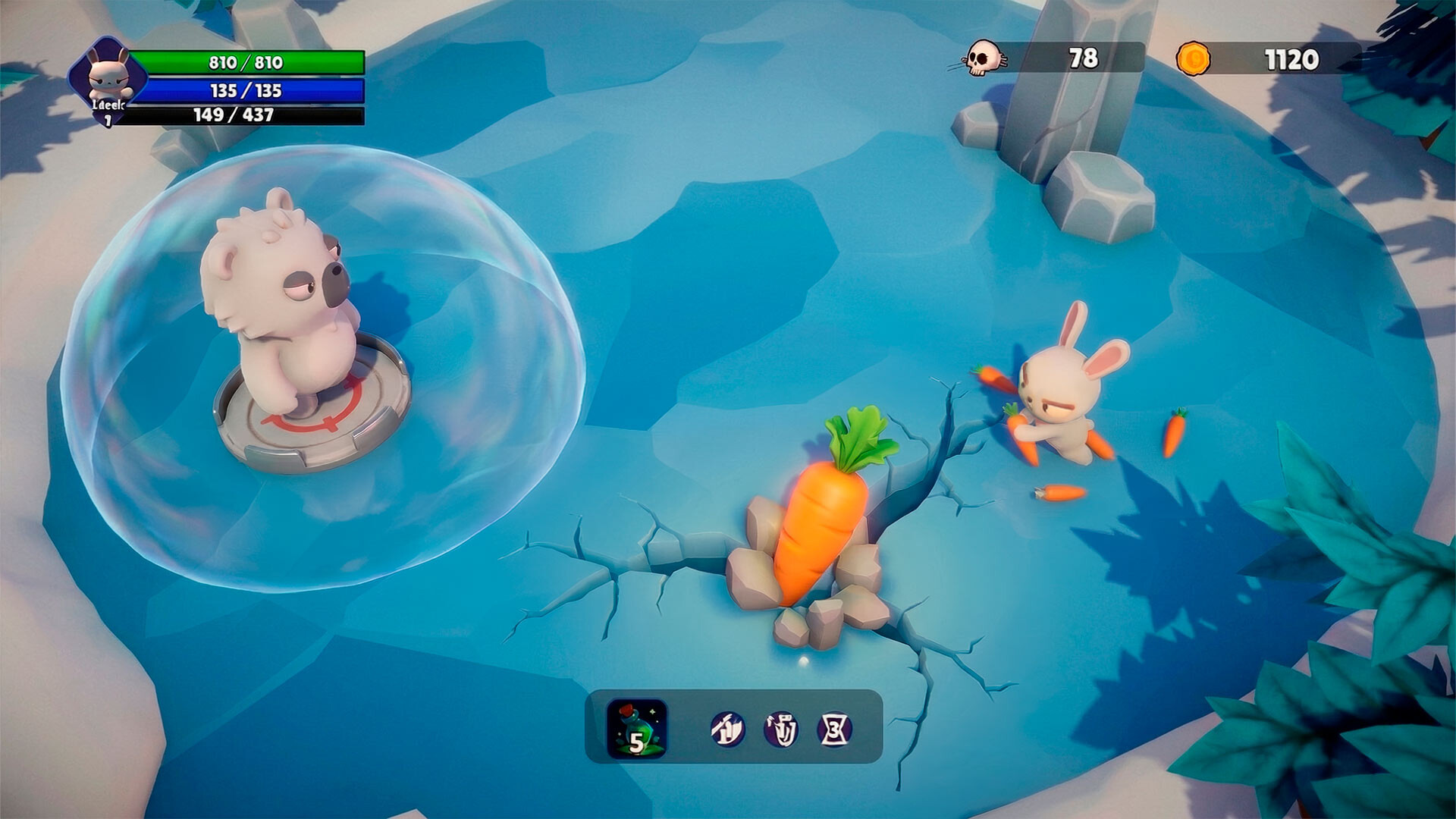Activate the sword slash ability icon
The image size is (1456, 819).
coord(727,730)
